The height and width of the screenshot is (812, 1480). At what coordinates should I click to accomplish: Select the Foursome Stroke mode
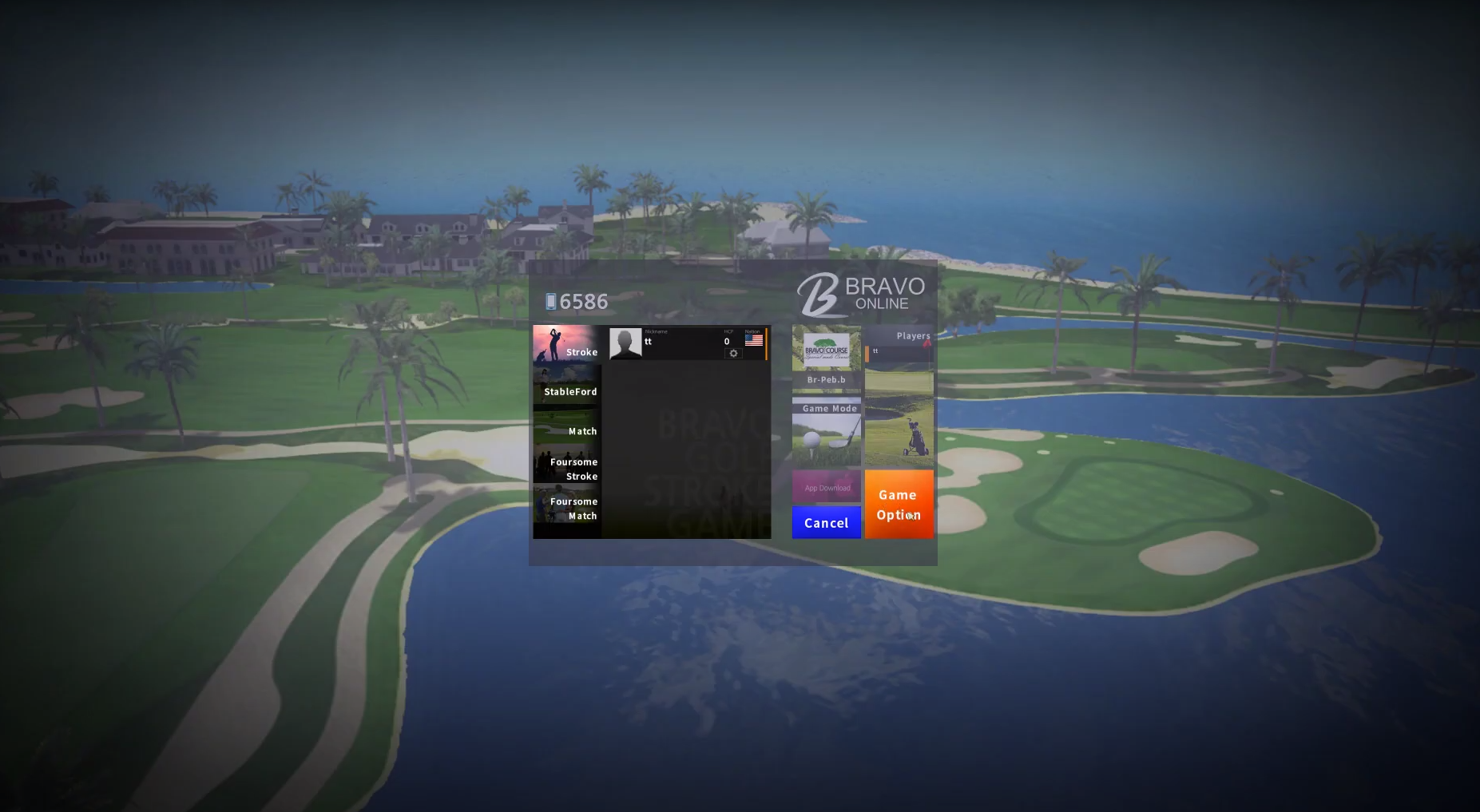pyautogui.click(x=573, y=469)
